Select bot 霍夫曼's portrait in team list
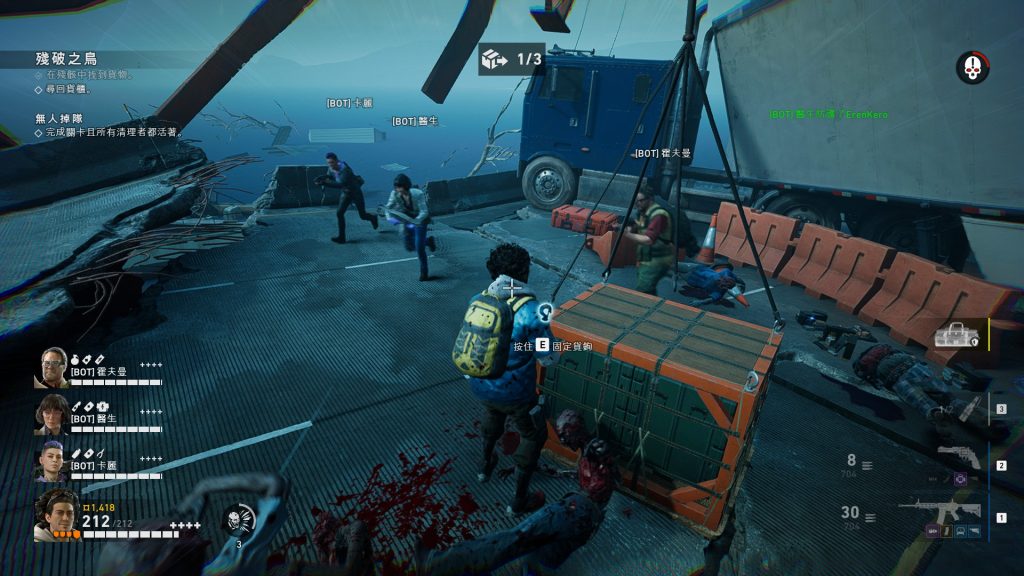This screenshot has height=576, width=1024. 52,367
